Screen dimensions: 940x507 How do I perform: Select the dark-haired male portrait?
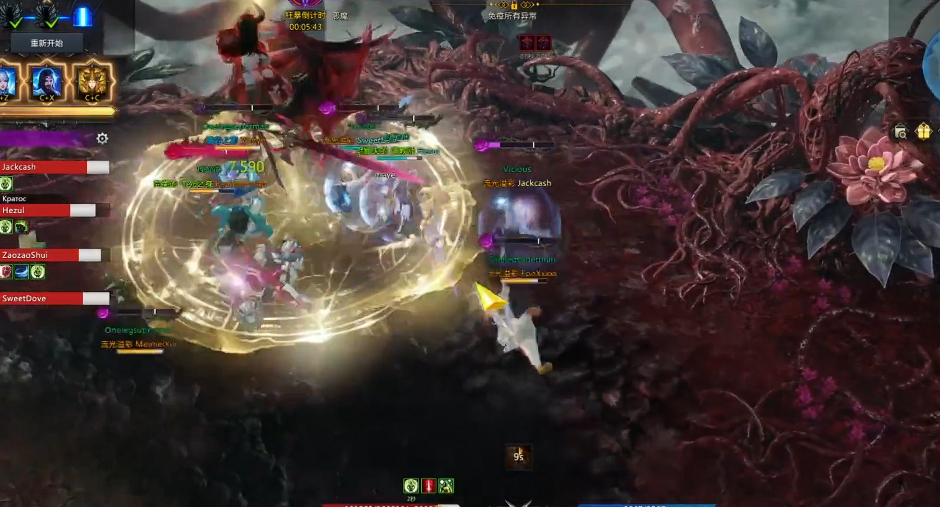pyautogui.click(x=47, y=81)
